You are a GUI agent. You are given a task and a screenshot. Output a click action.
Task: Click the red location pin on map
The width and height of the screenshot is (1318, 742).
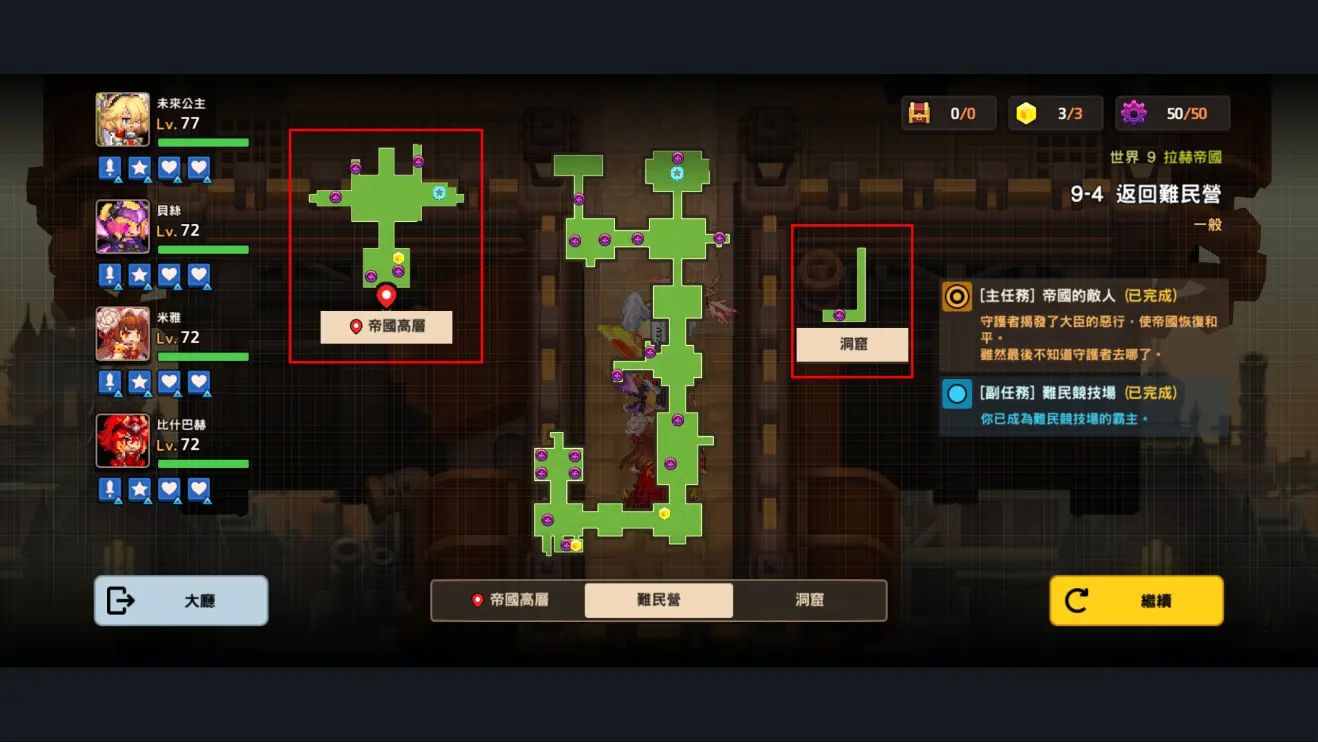coord(386,295)
